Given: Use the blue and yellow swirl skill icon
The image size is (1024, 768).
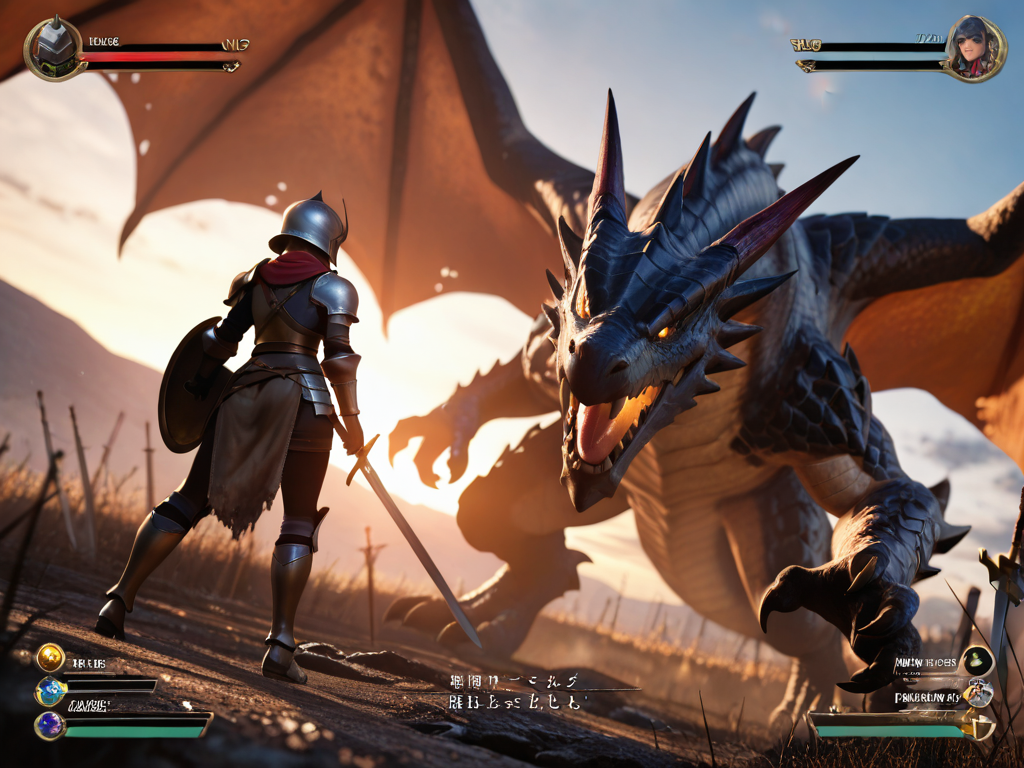Looking at the screenshot, I should pos(50,690).
